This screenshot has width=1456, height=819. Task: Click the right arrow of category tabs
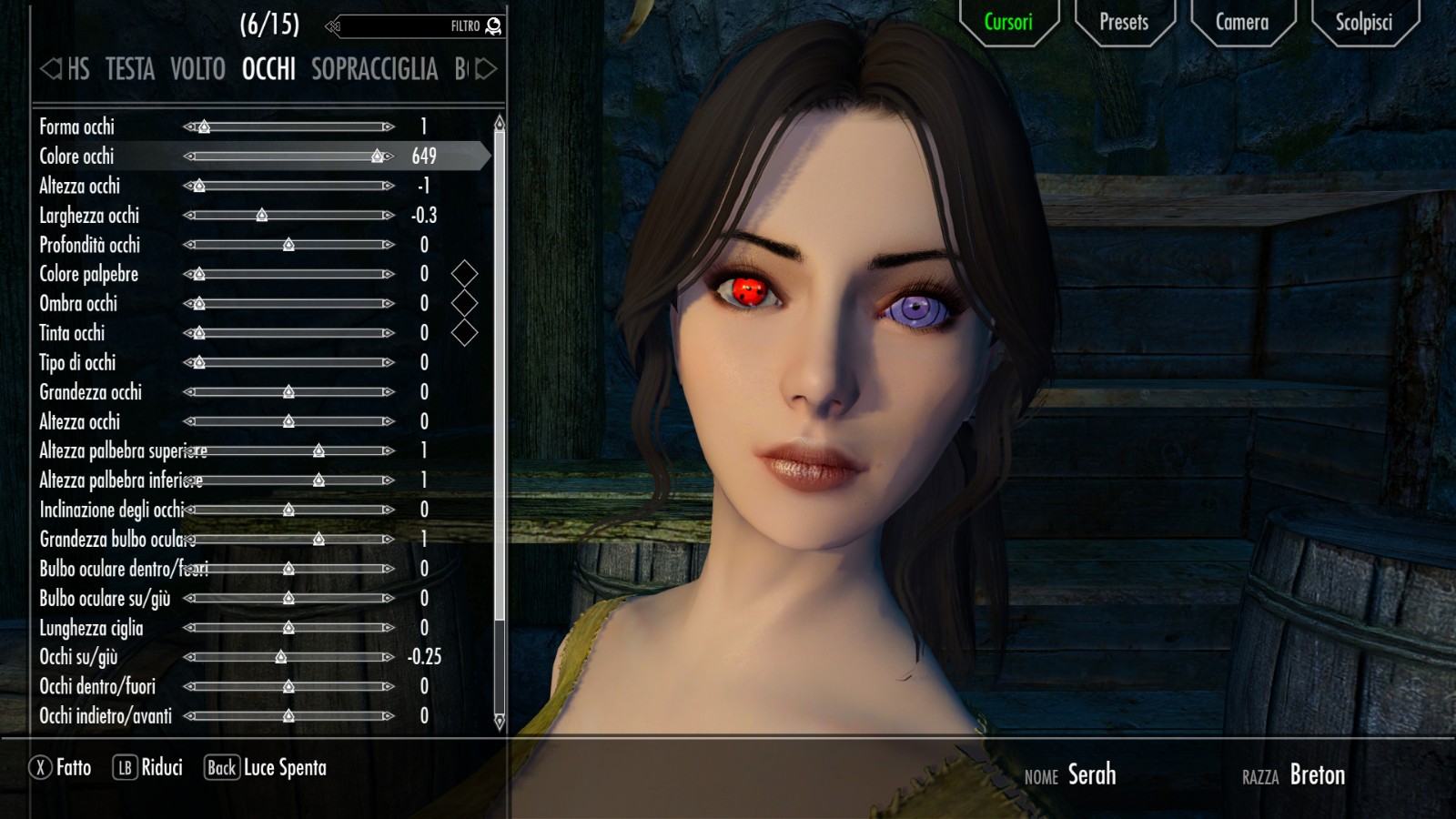488,69
